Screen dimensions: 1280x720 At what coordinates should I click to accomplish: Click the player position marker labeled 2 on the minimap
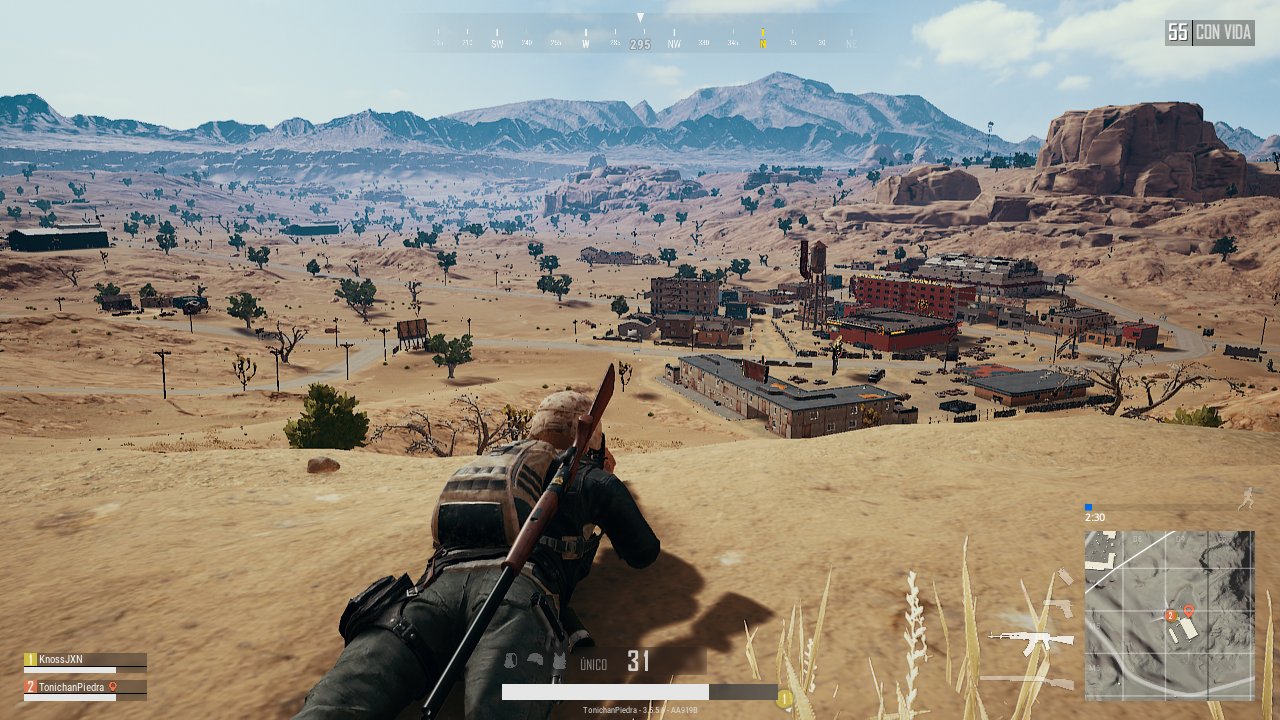pos(1170,615)
